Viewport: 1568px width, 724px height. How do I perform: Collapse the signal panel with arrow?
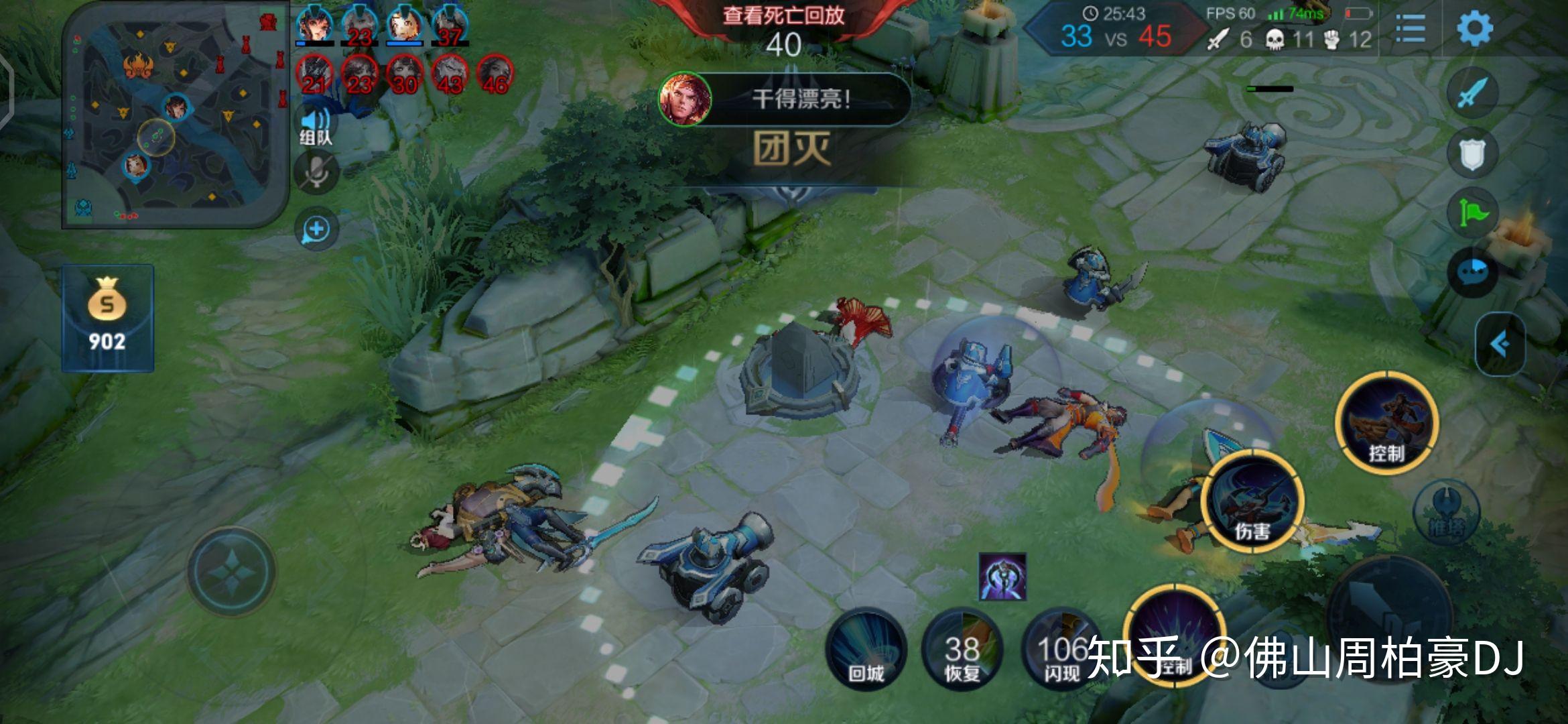point(1500,344)
